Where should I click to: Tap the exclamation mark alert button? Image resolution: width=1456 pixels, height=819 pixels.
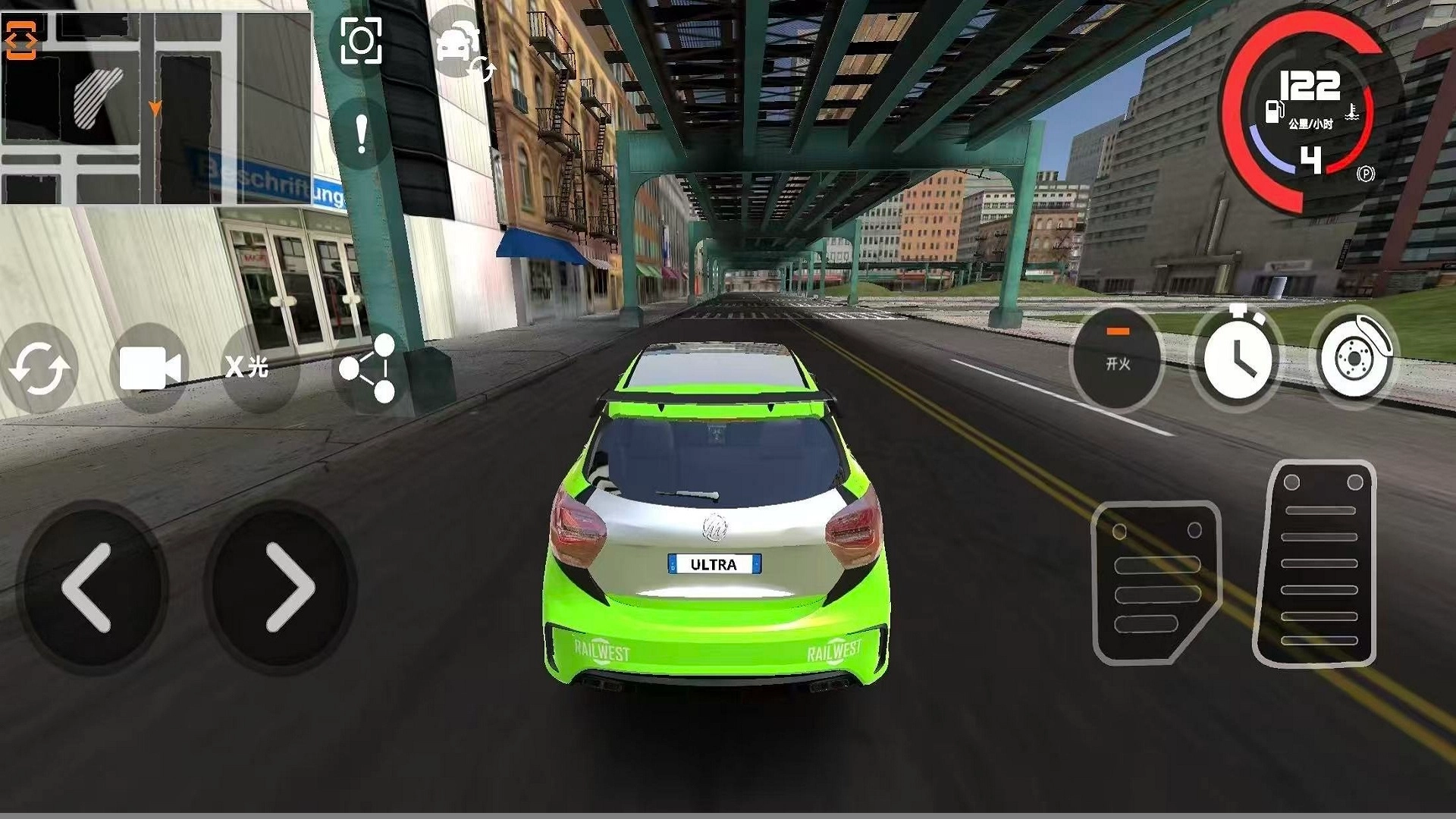[x=362, y=136]
